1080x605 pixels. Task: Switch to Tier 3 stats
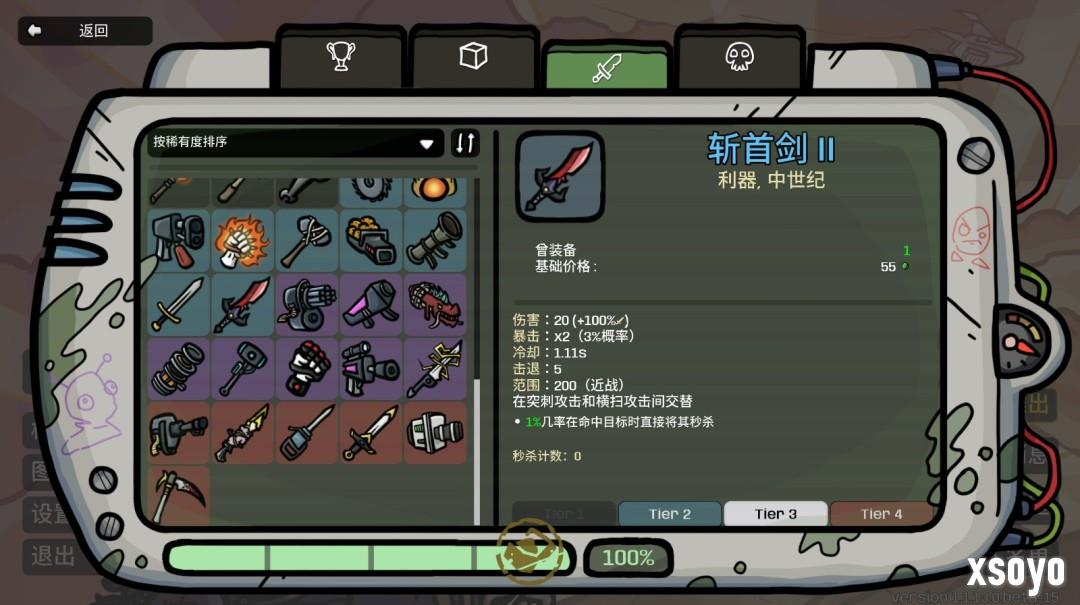(775, 514)
